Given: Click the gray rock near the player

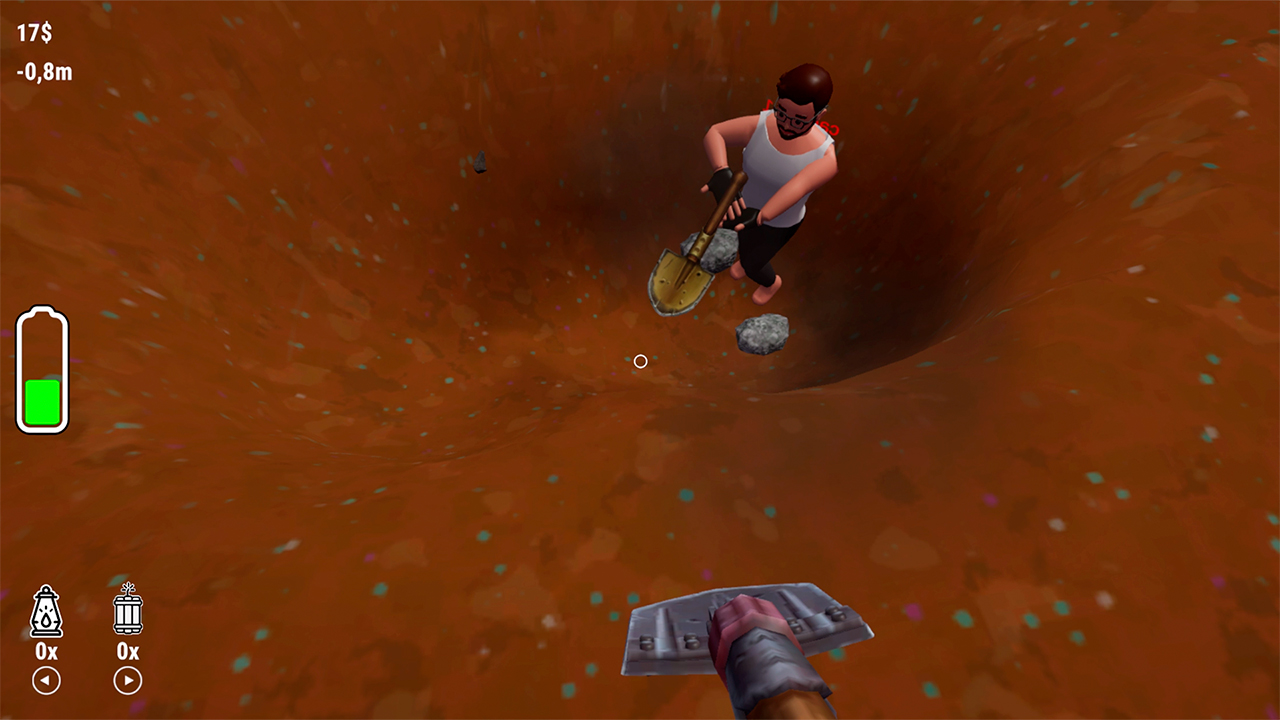Looking at the screenshot, I should (x=762, y=334).
